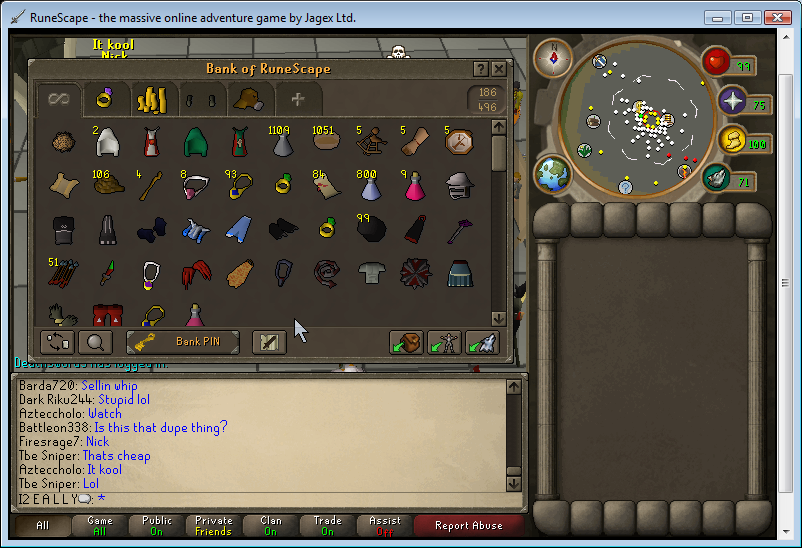Screen dimensions: 802x548
Task: Deposit worn equipment into the bank
Action: (443, 342)
